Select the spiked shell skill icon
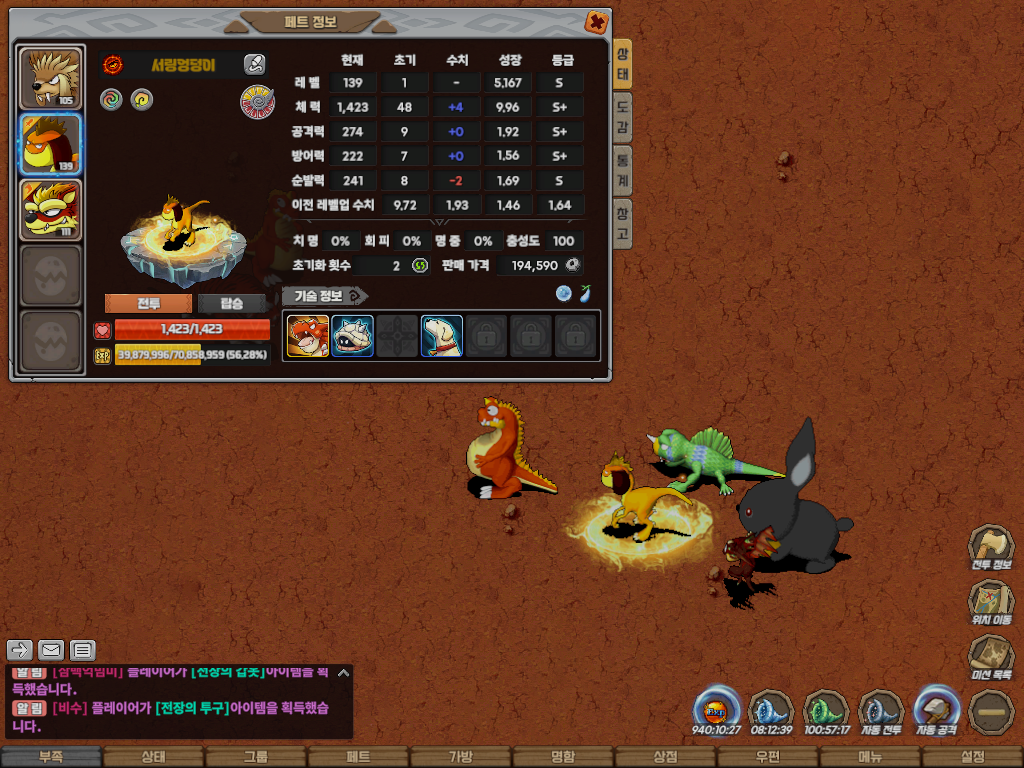 [x=352, y=336]
